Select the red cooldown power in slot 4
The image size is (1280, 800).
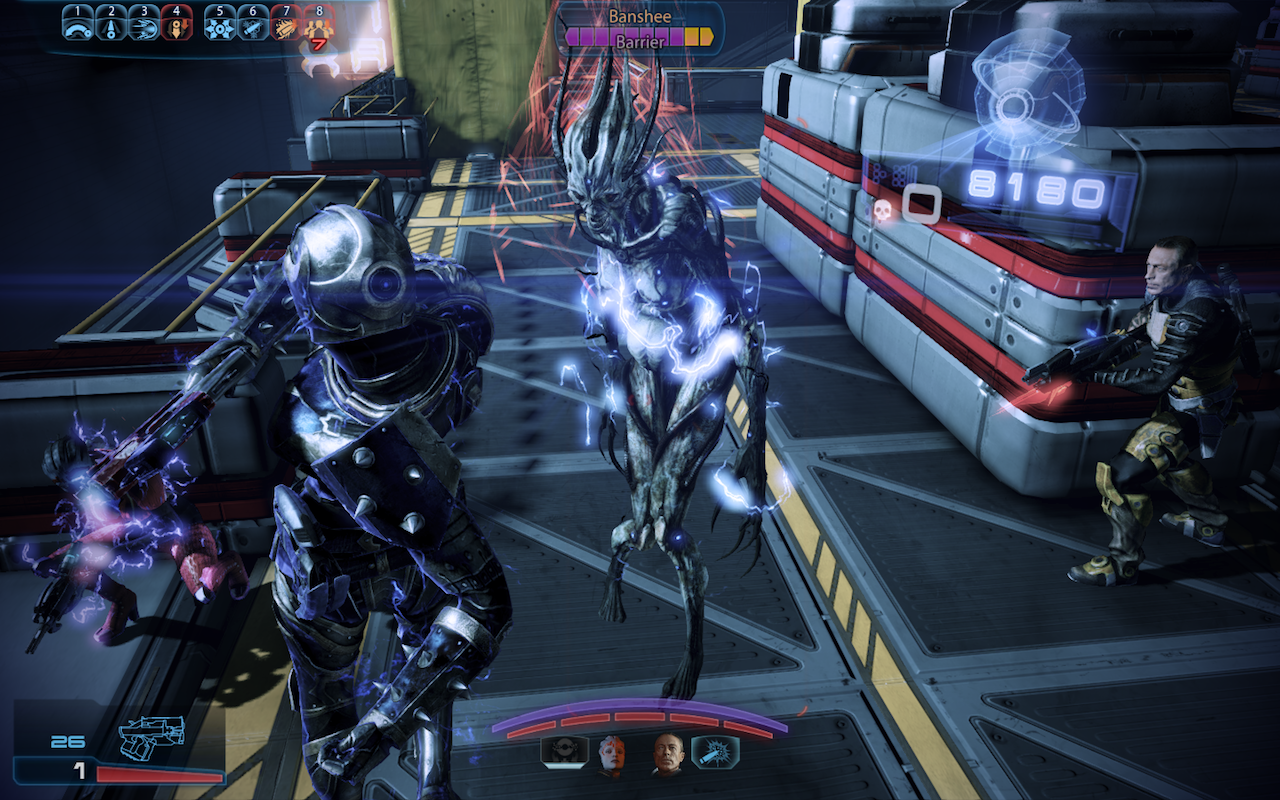176,25
